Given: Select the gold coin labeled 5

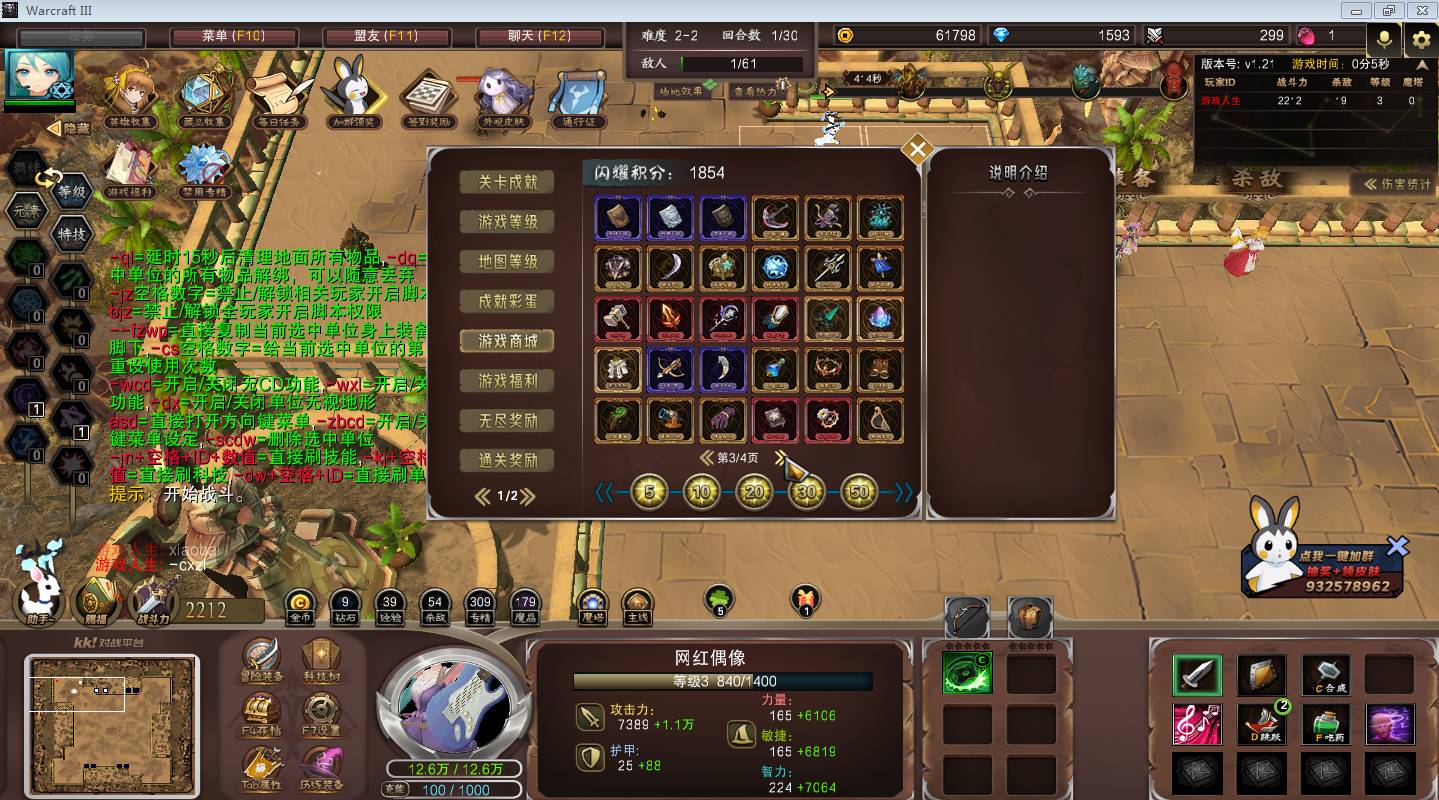Looking at the screenshot, I should tap(649, 492).
